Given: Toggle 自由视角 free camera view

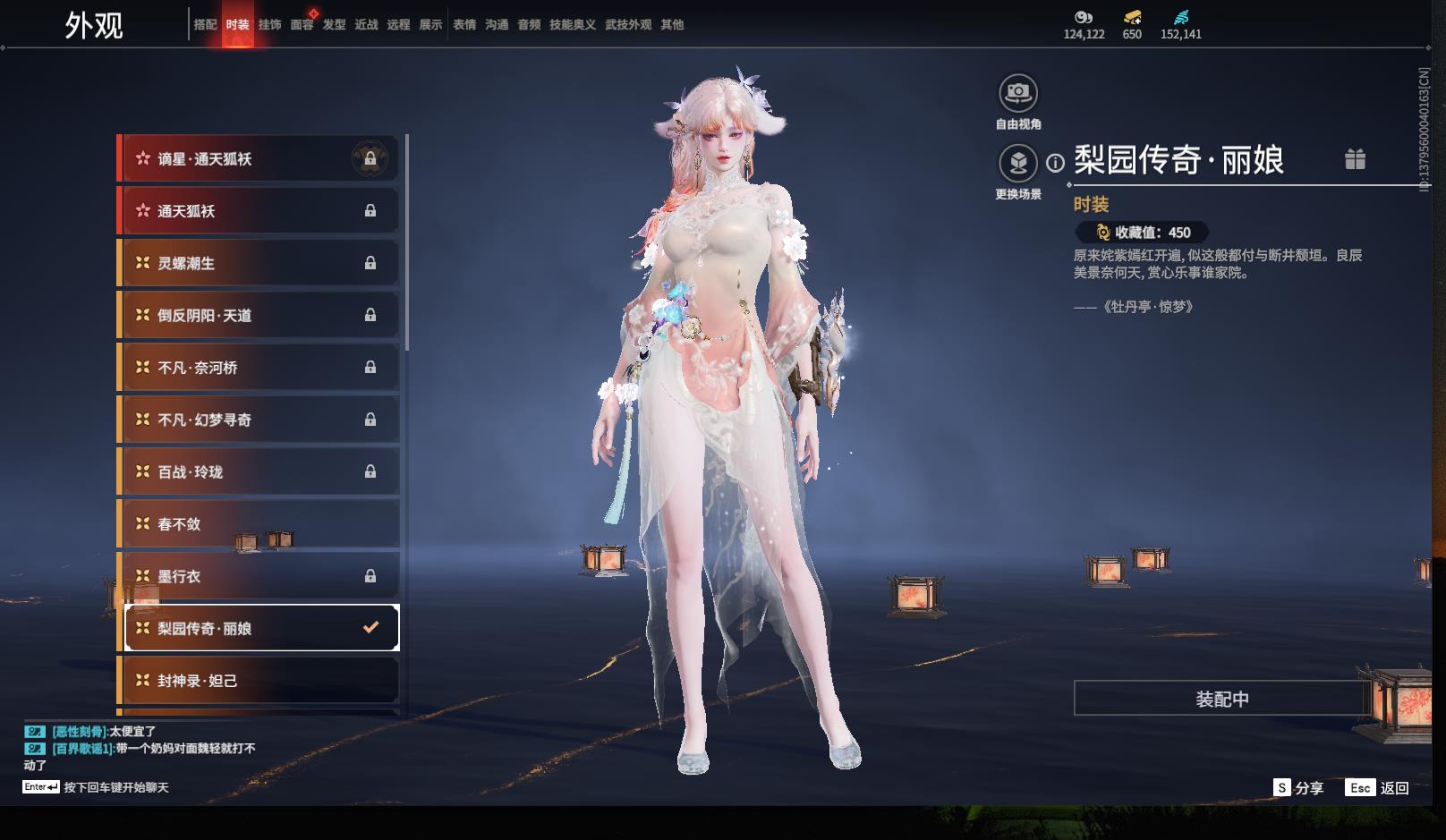Looking at the screenshot, I should click(x=1018, y=93).
